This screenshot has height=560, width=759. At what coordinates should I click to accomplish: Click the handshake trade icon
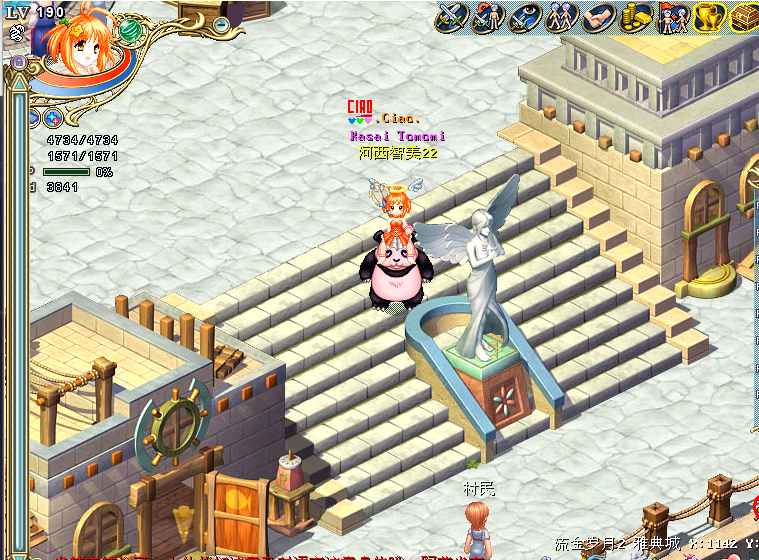tap(601, 17)
